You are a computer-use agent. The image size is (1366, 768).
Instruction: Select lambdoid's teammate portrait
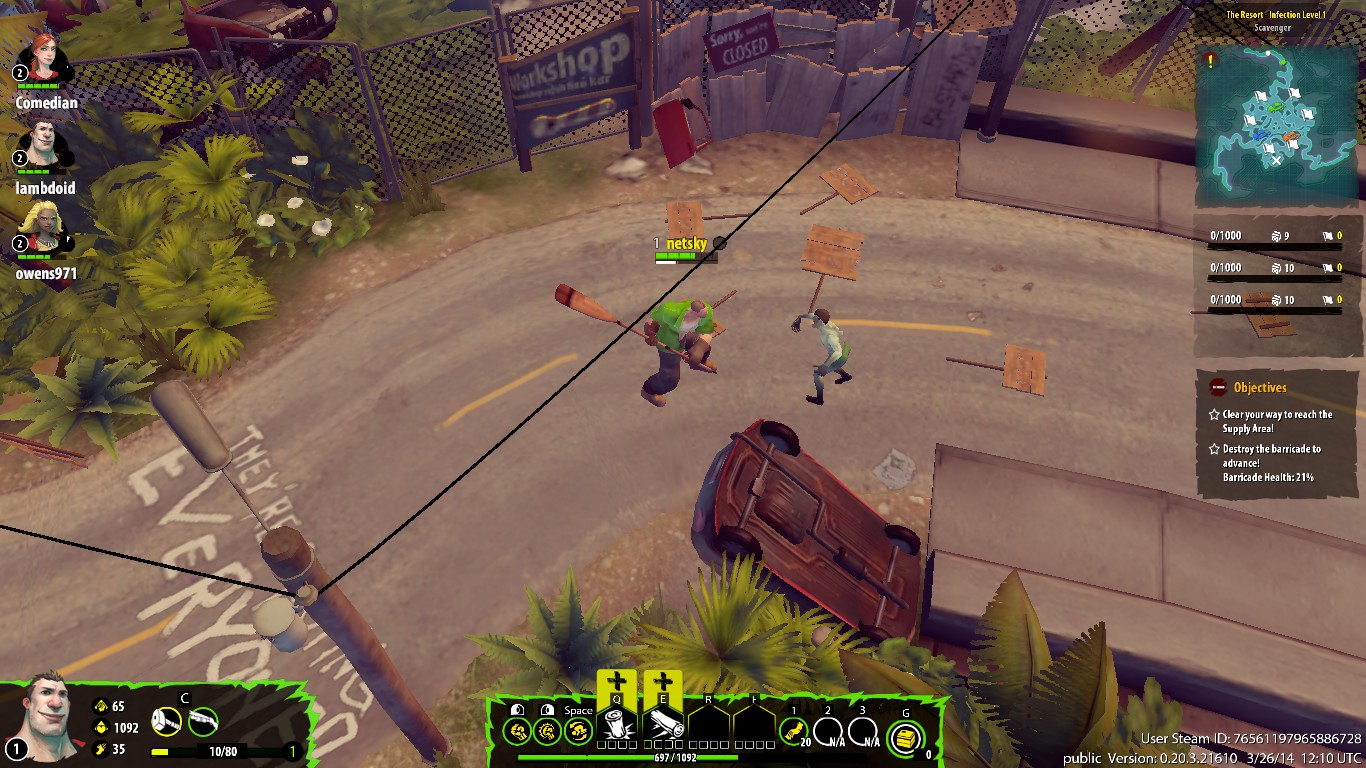[x=42, y=144]
